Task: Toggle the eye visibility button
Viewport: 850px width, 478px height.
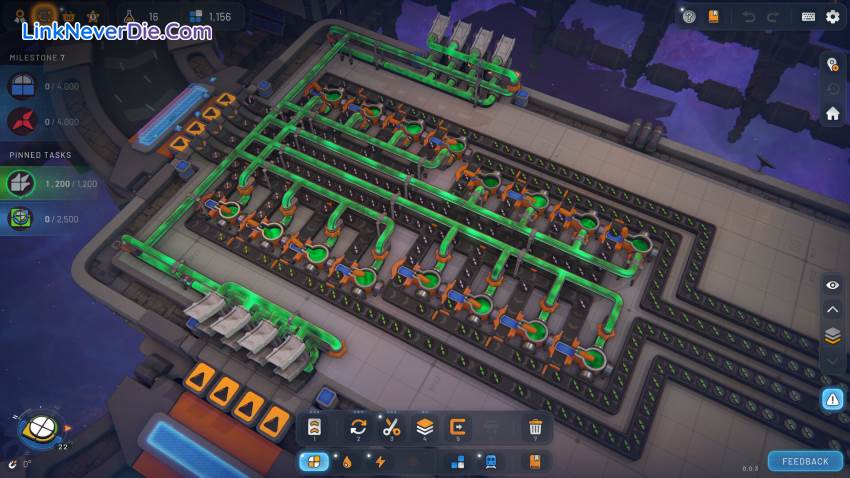Action: [832, 285]
